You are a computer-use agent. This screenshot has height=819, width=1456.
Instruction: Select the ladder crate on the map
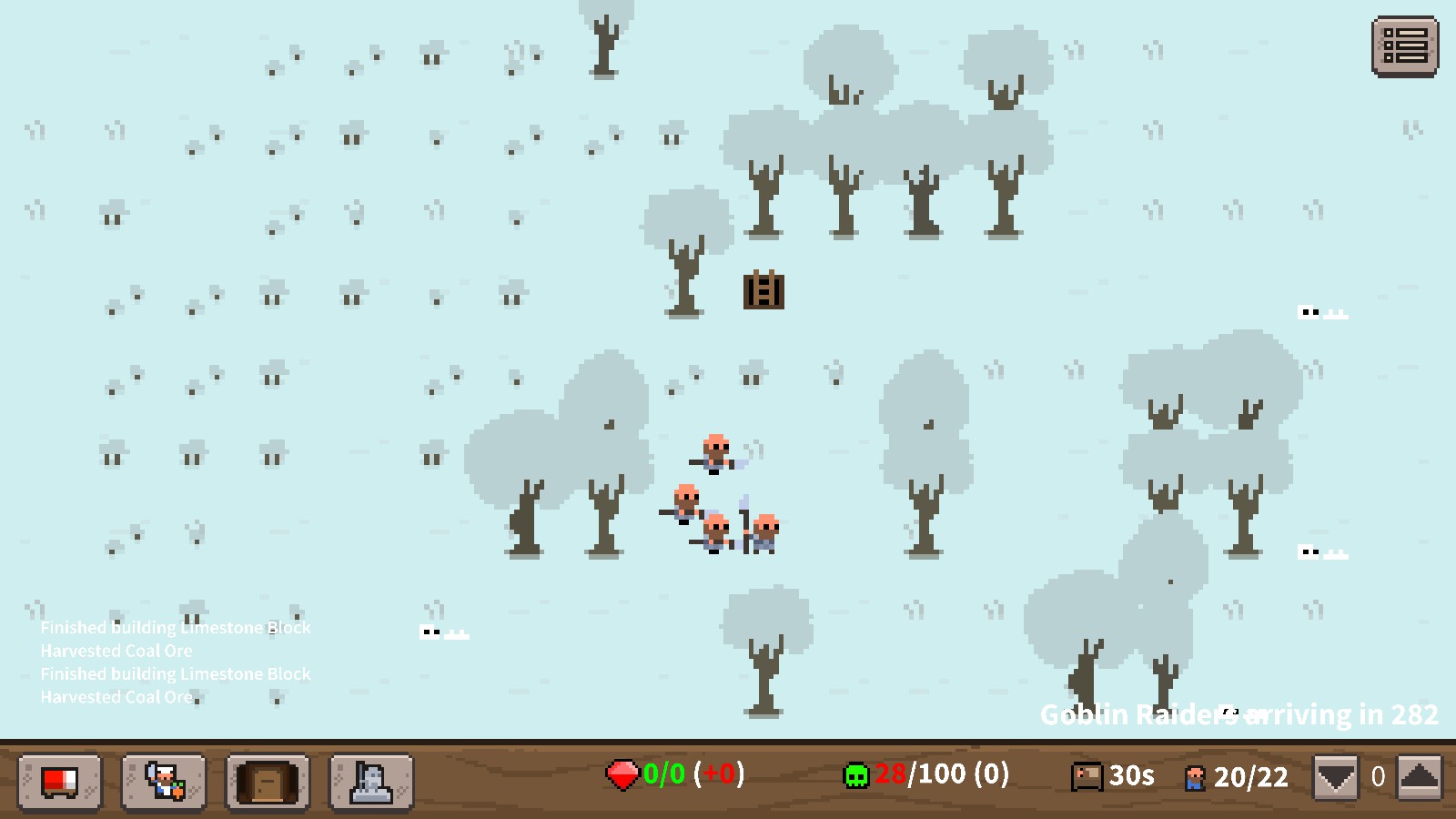pos(763,293)
